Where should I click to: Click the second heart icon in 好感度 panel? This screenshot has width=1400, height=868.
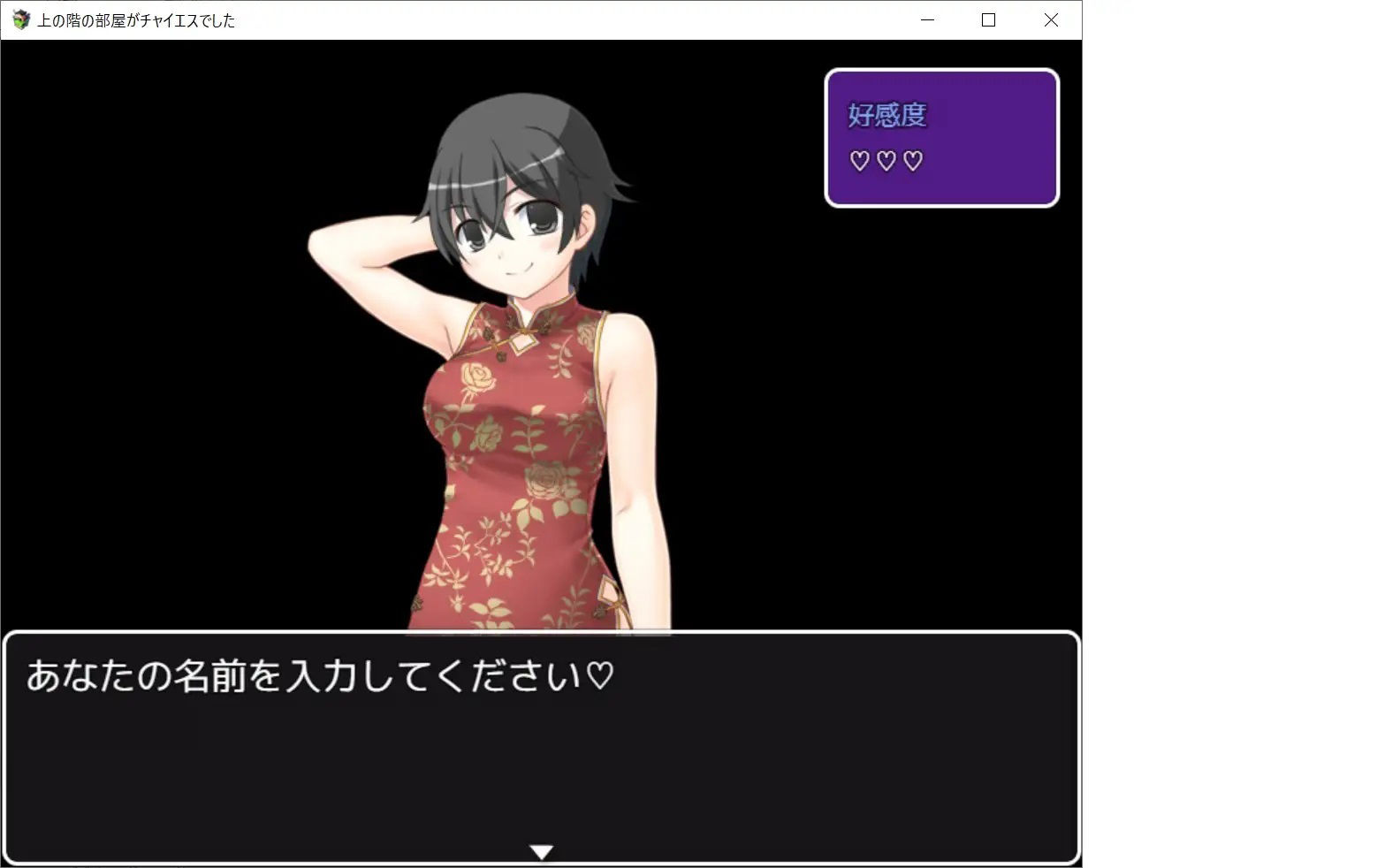885,161
